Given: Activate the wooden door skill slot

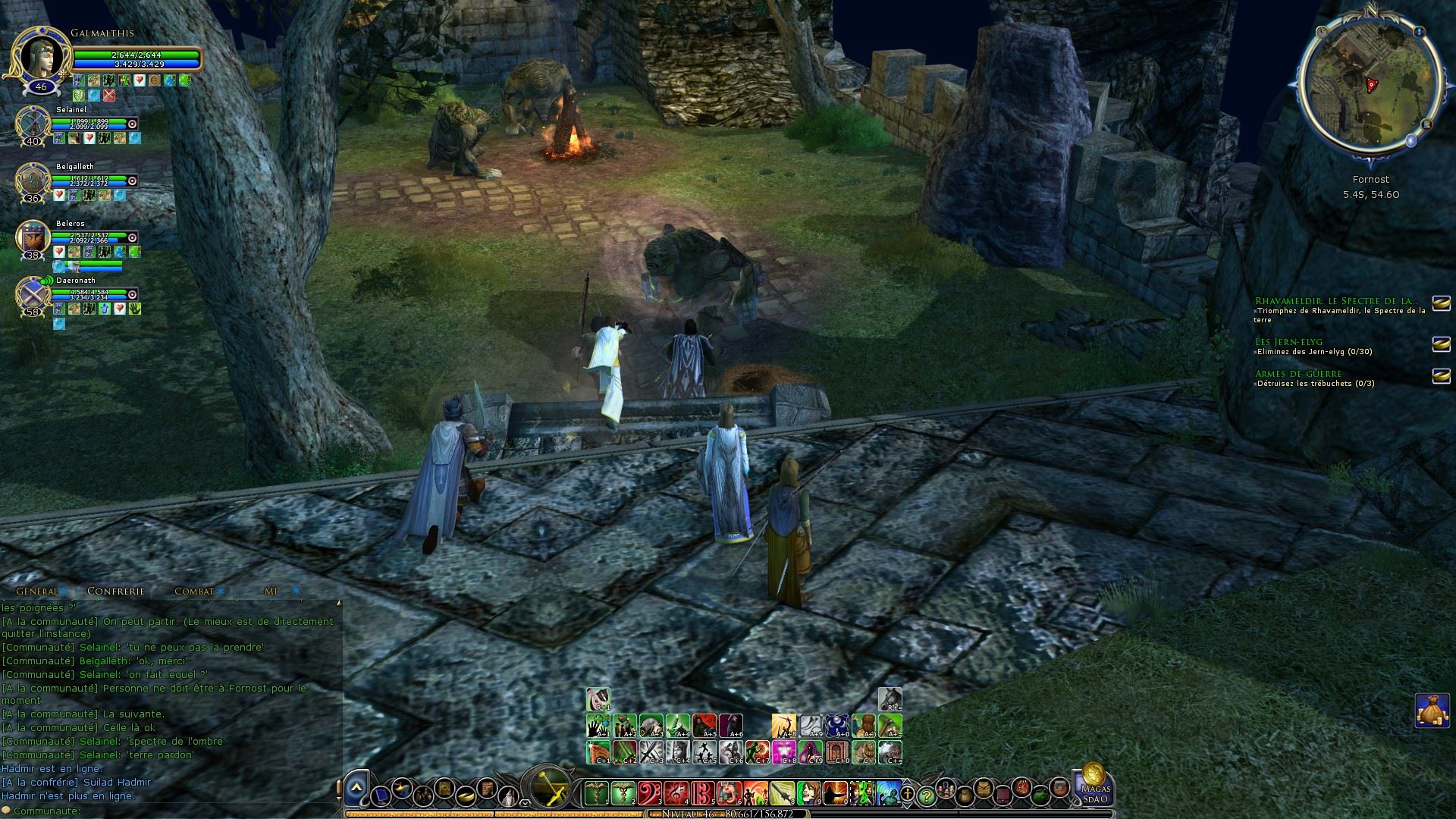Looking at the screenshot, I should click(837, 752).
